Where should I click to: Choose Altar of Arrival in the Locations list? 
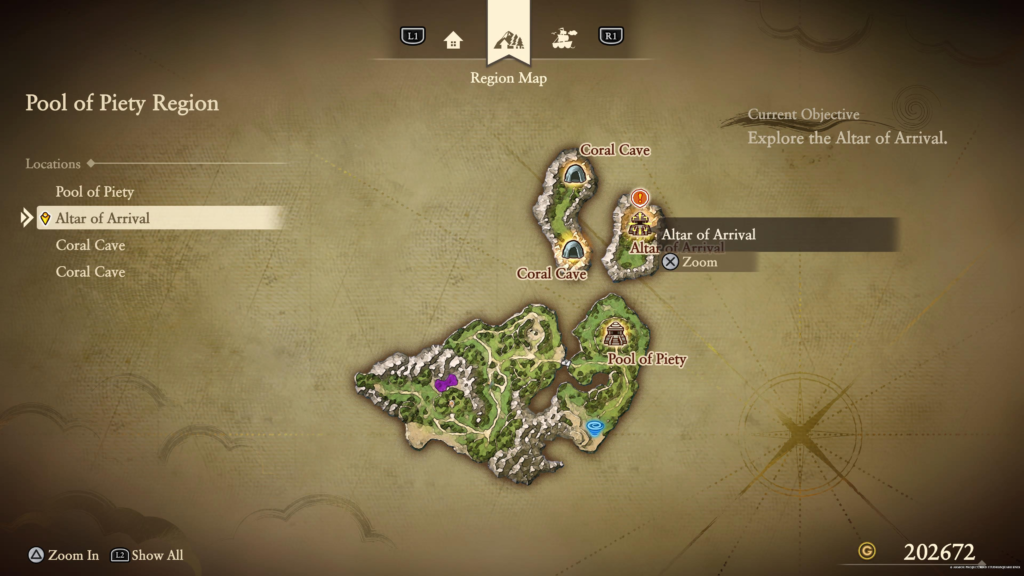(x=103, y=218)
